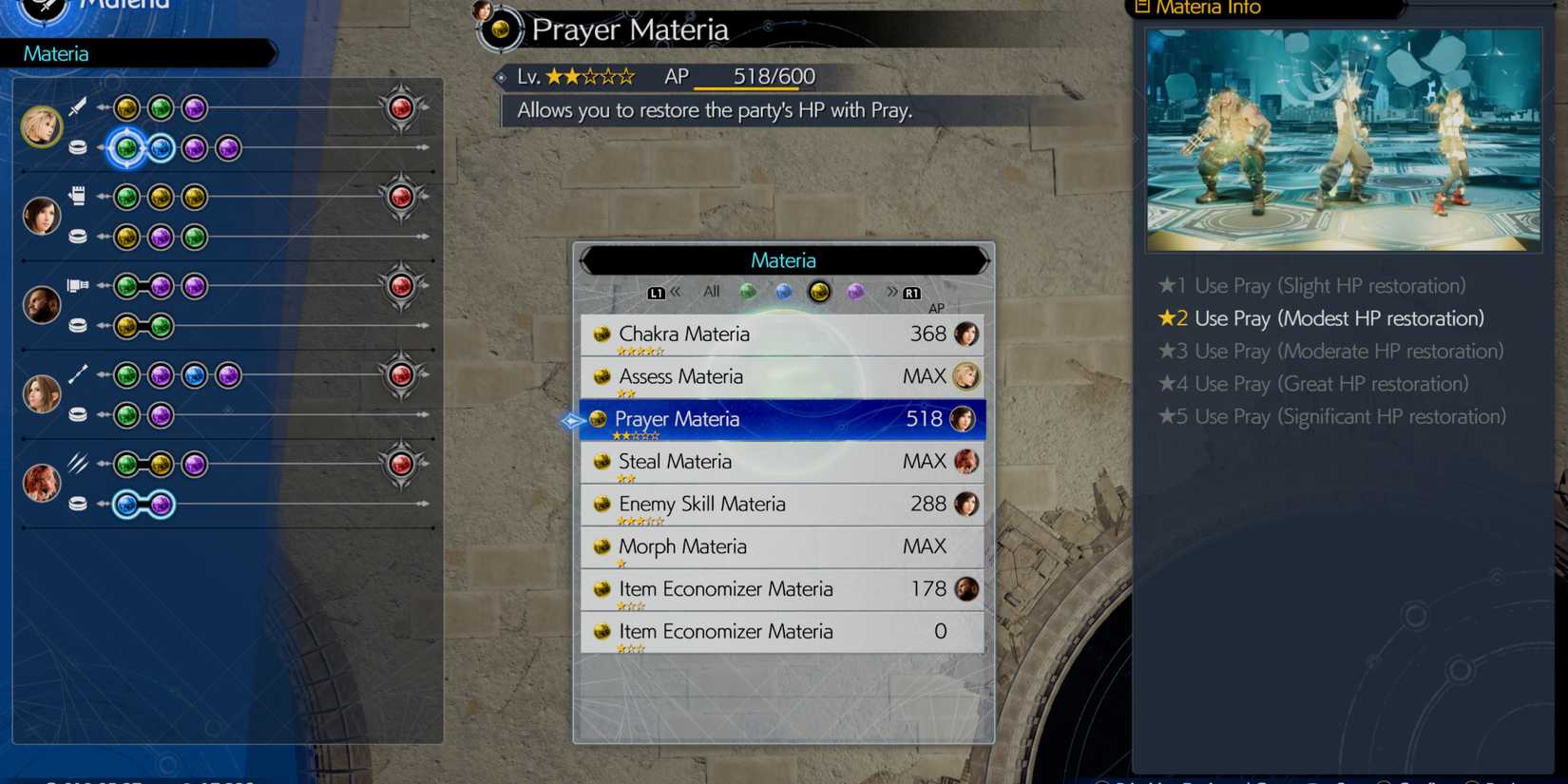
Task: Click Cloud's sword weapon icon
Action: [x=76, y=106]
